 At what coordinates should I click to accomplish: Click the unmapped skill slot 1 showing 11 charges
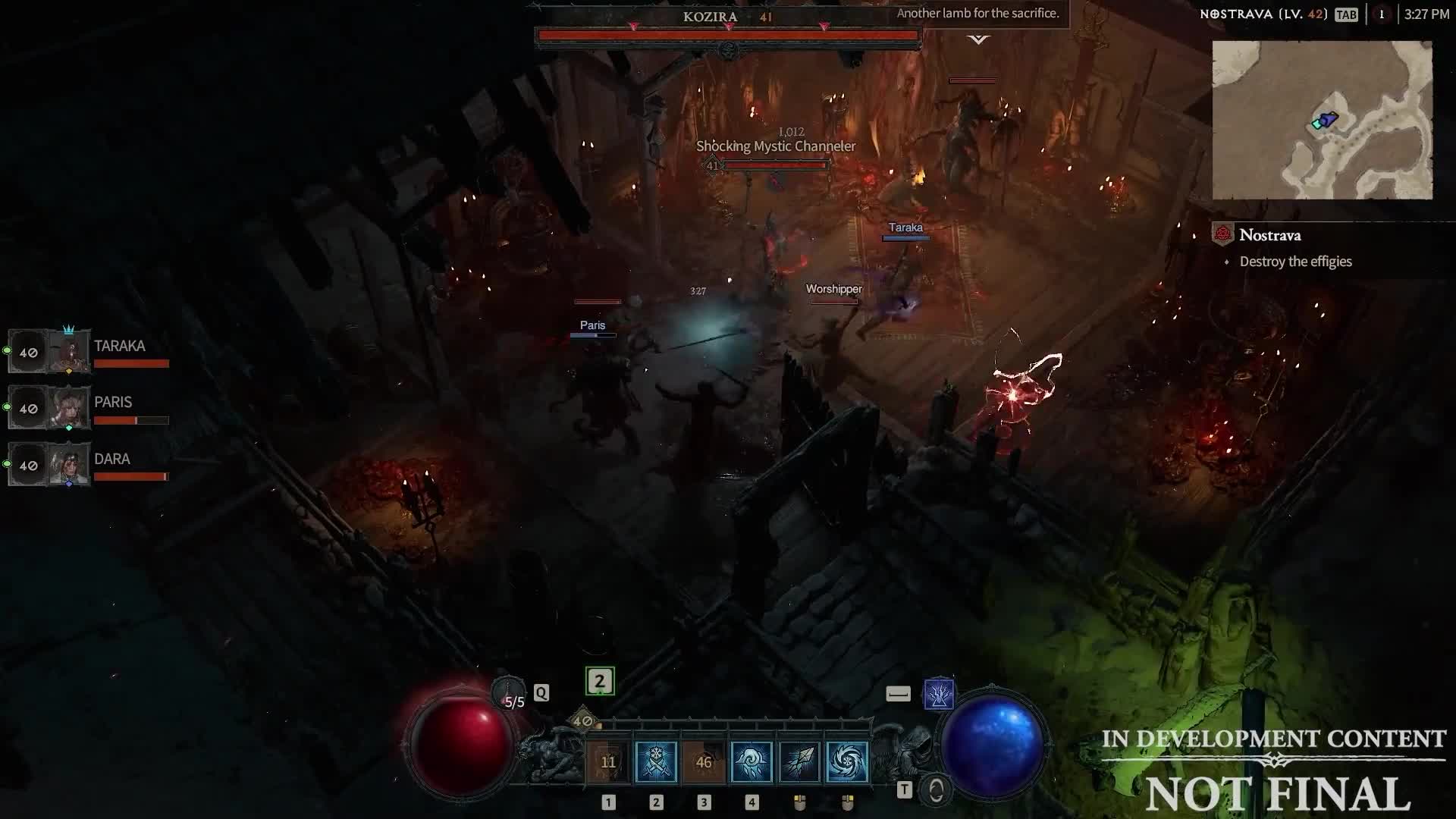(609, 761)
